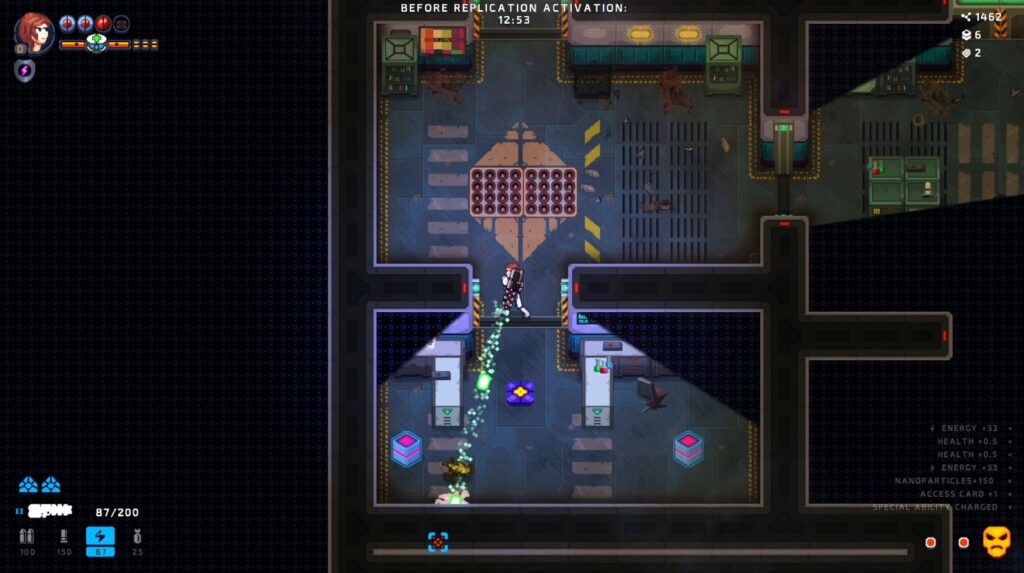This screenshot has height=573, width=1024.
Task: Choose the grenade ammo slot
Action: pos(137,538)
